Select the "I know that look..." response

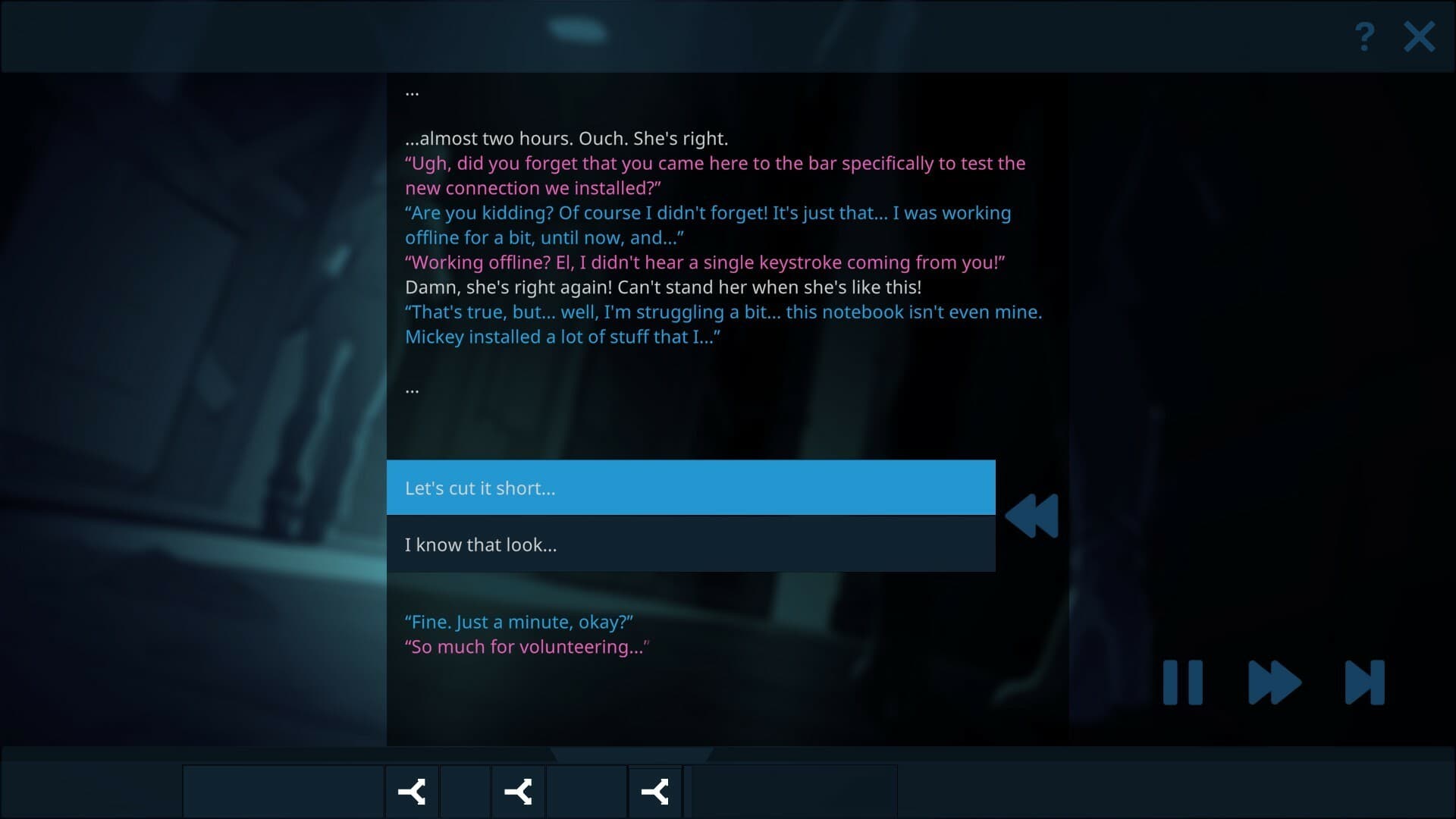(691, 544)
